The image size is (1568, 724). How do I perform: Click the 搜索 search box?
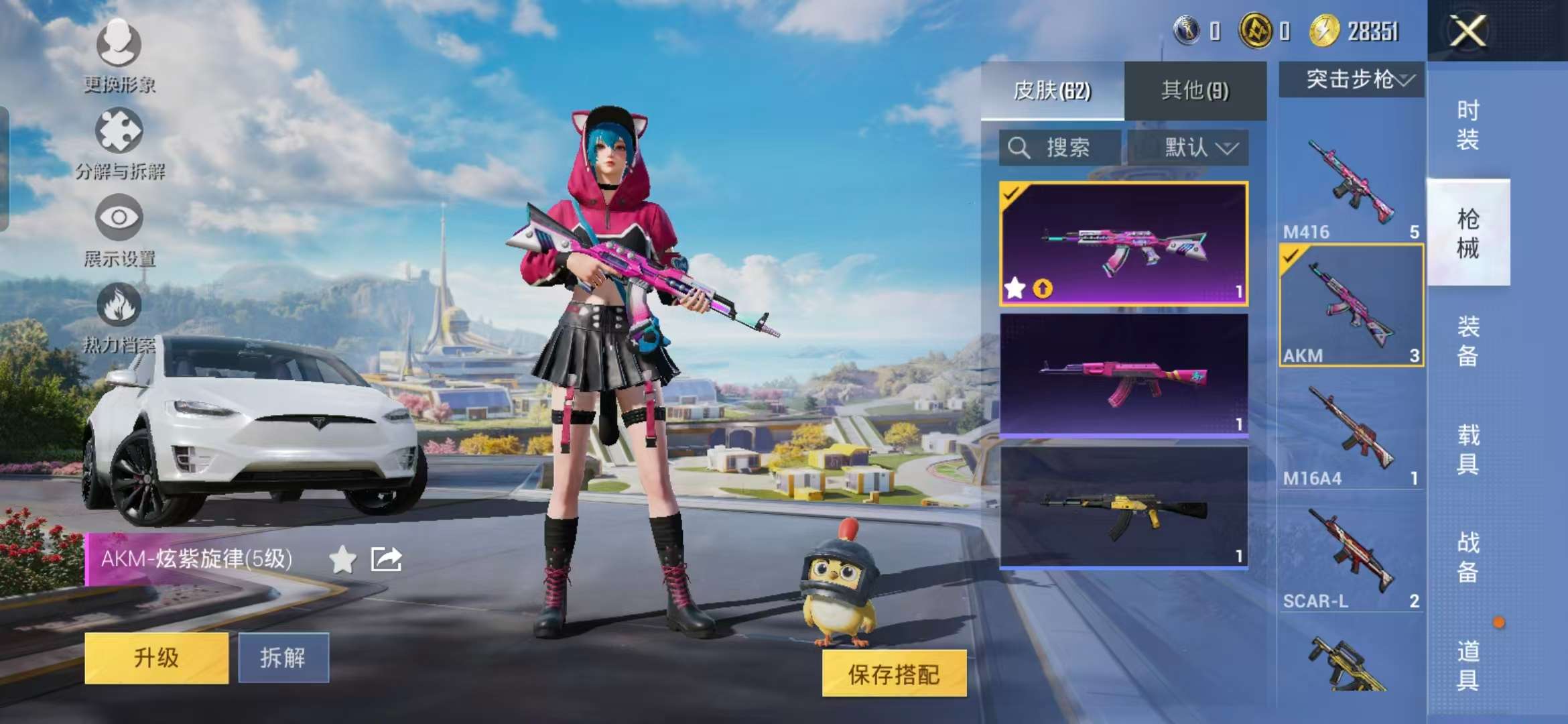tap(1059, 147)
